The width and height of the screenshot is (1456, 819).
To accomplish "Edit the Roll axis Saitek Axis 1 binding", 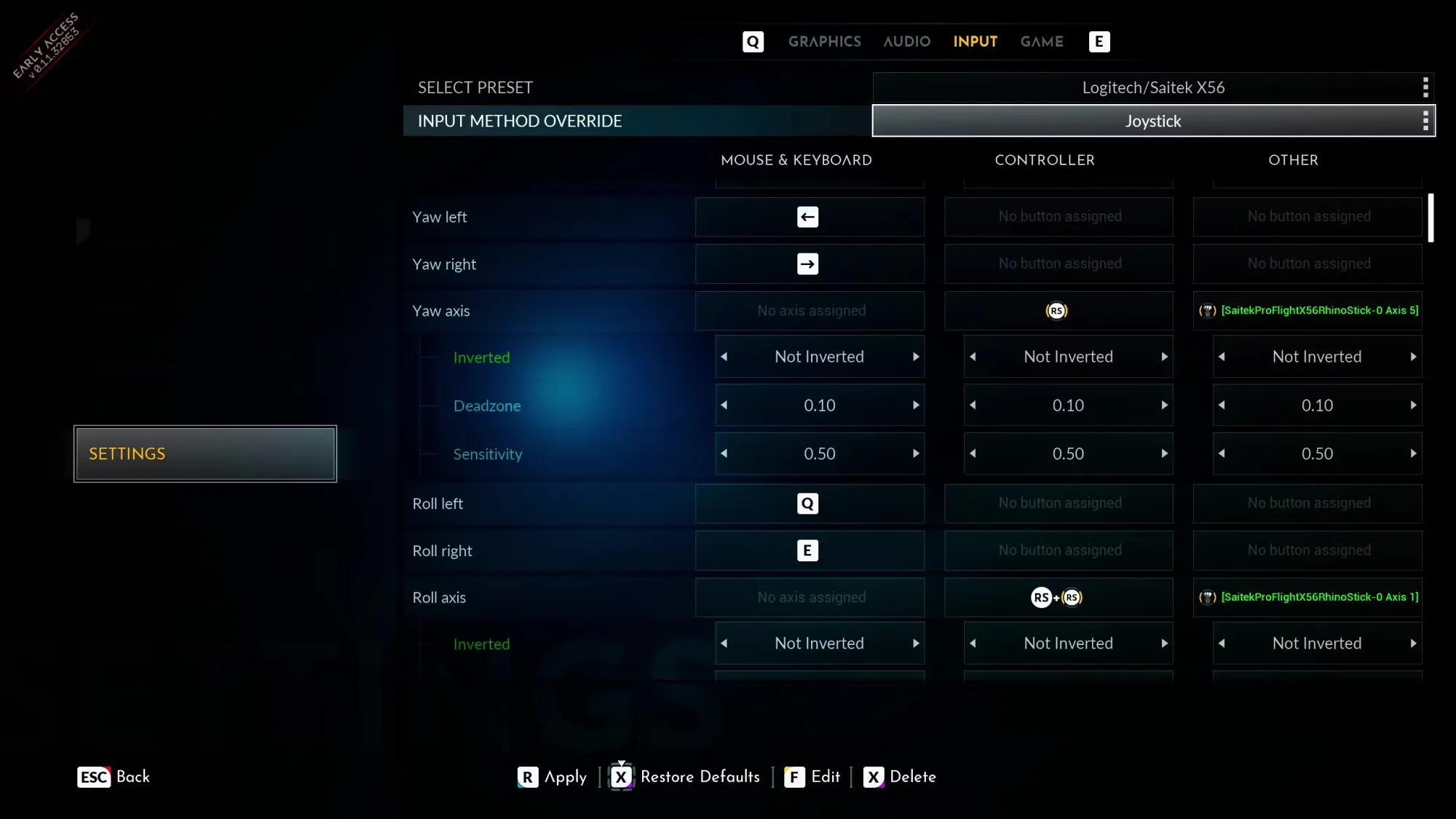I will [x=1307, y=598].
